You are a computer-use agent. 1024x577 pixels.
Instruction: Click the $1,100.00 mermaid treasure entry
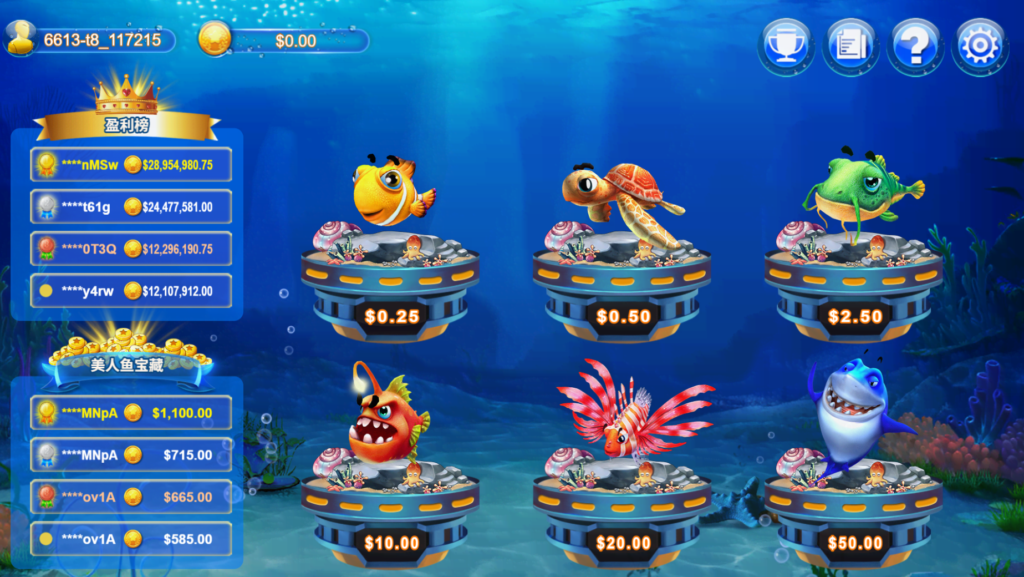click(x=131, y=412)
